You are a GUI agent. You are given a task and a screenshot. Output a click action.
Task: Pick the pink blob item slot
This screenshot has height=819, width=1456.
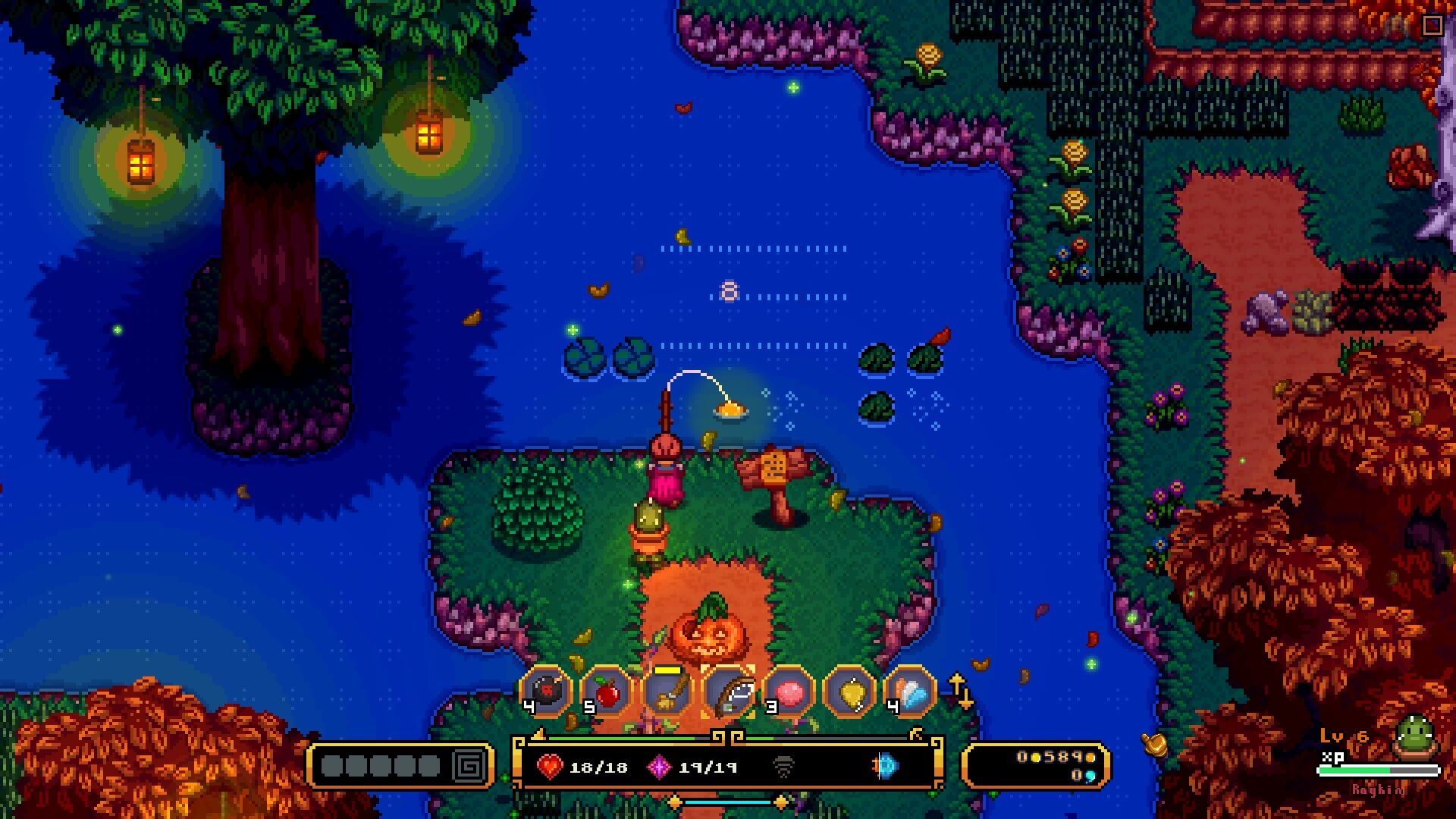789,691
